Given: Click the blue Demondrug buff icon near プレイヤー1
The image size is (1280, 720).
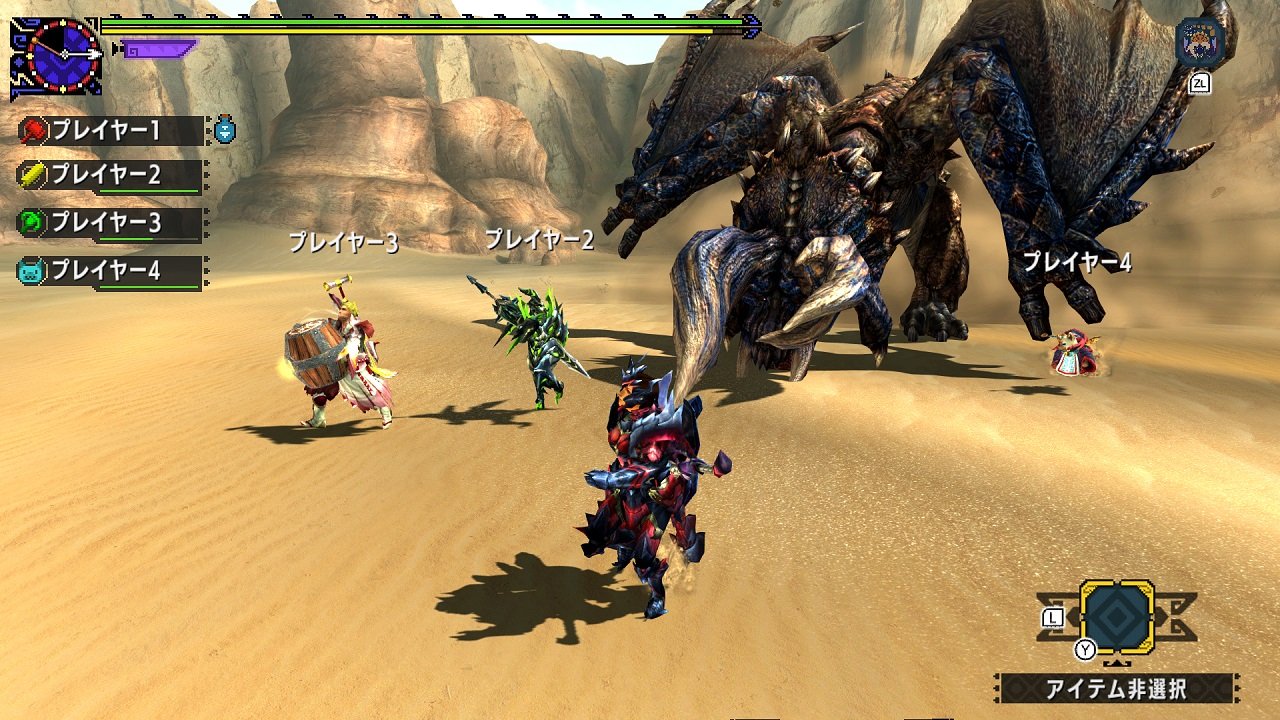Looking at the screenshot, I should (x=224, y=131).
